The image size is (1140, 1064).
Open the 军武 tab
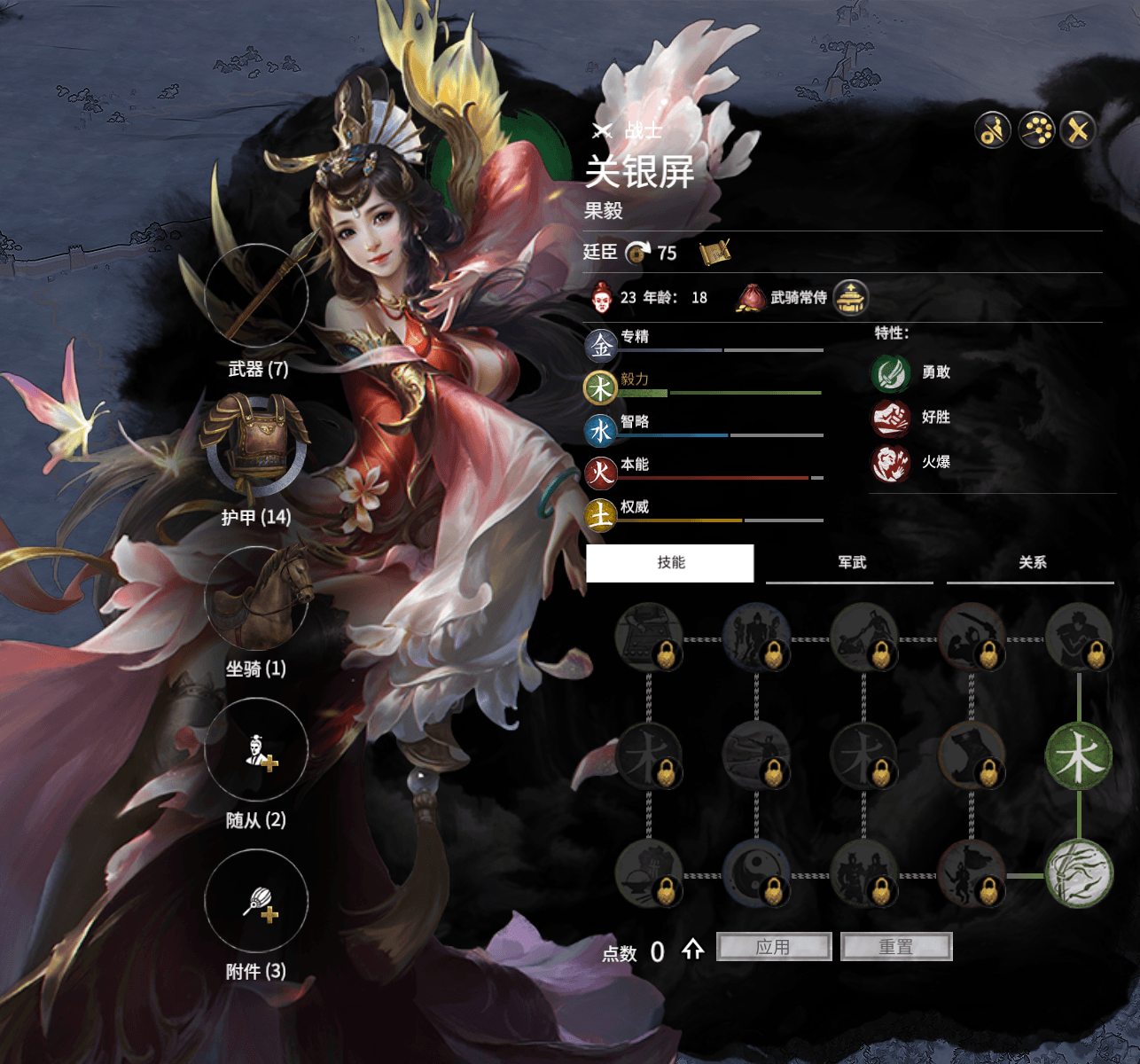(x=851, y=563)
